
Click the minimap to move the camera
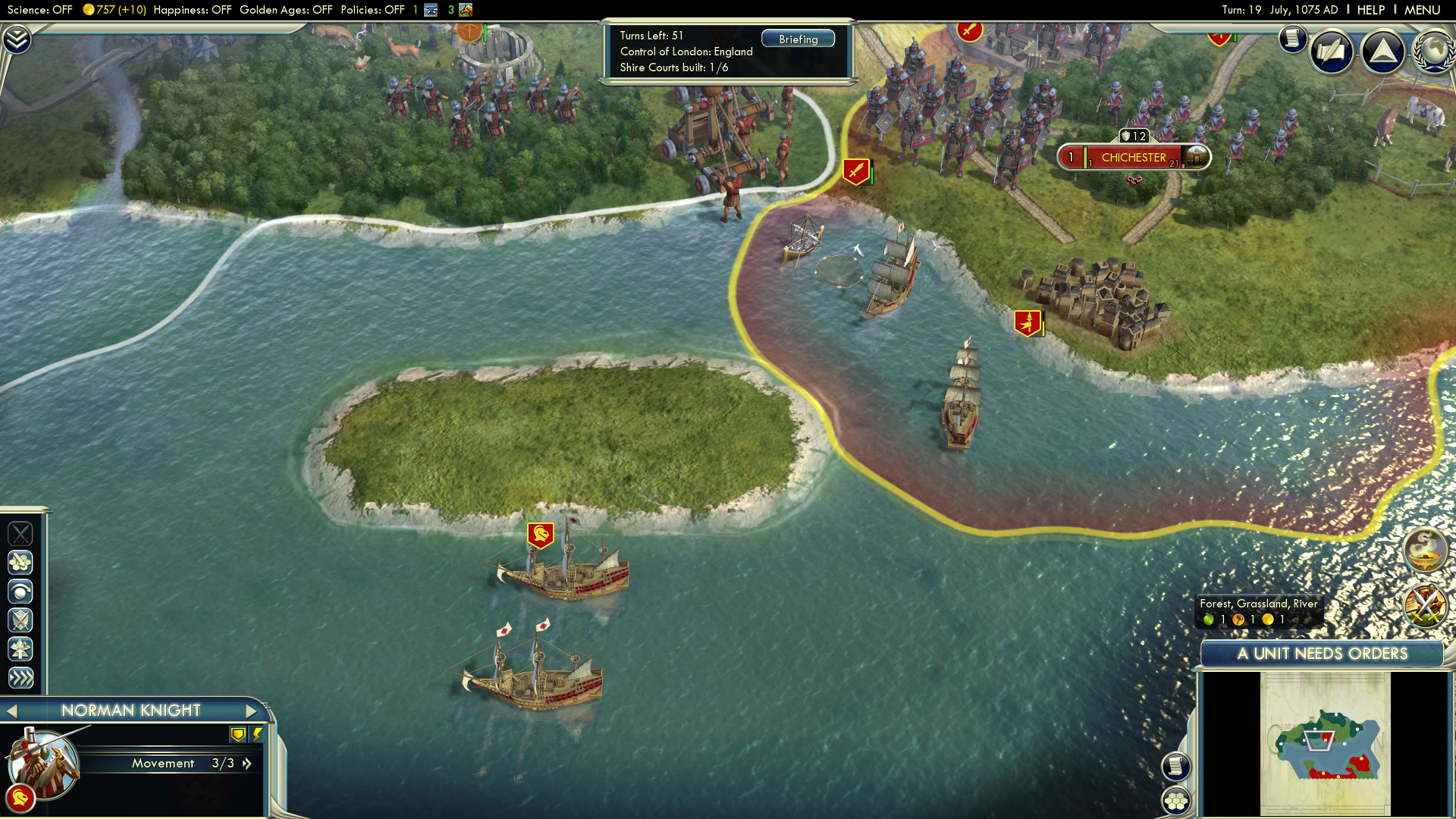1325,743
